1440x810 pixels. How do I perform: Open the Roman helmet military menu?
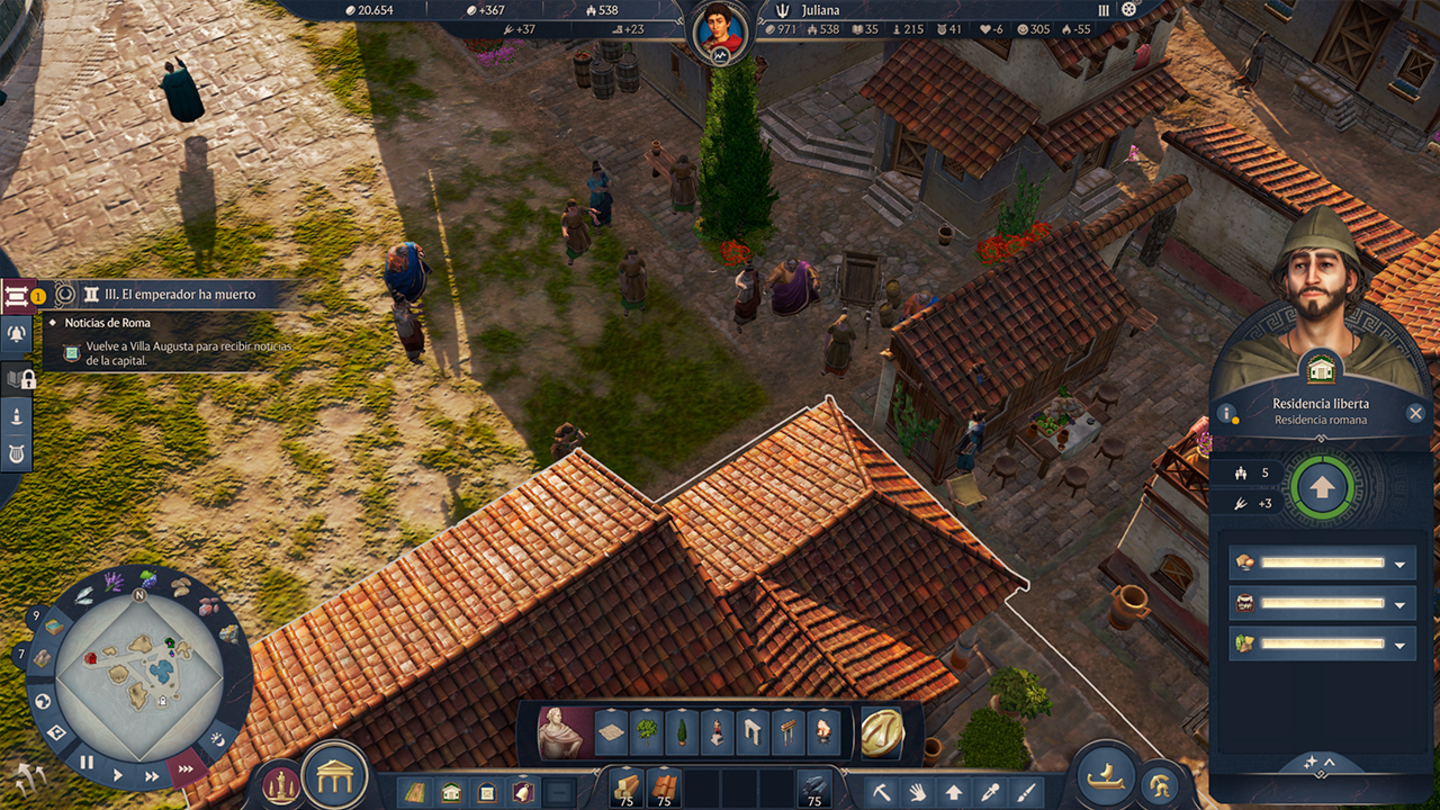(x=1159, y=785)
